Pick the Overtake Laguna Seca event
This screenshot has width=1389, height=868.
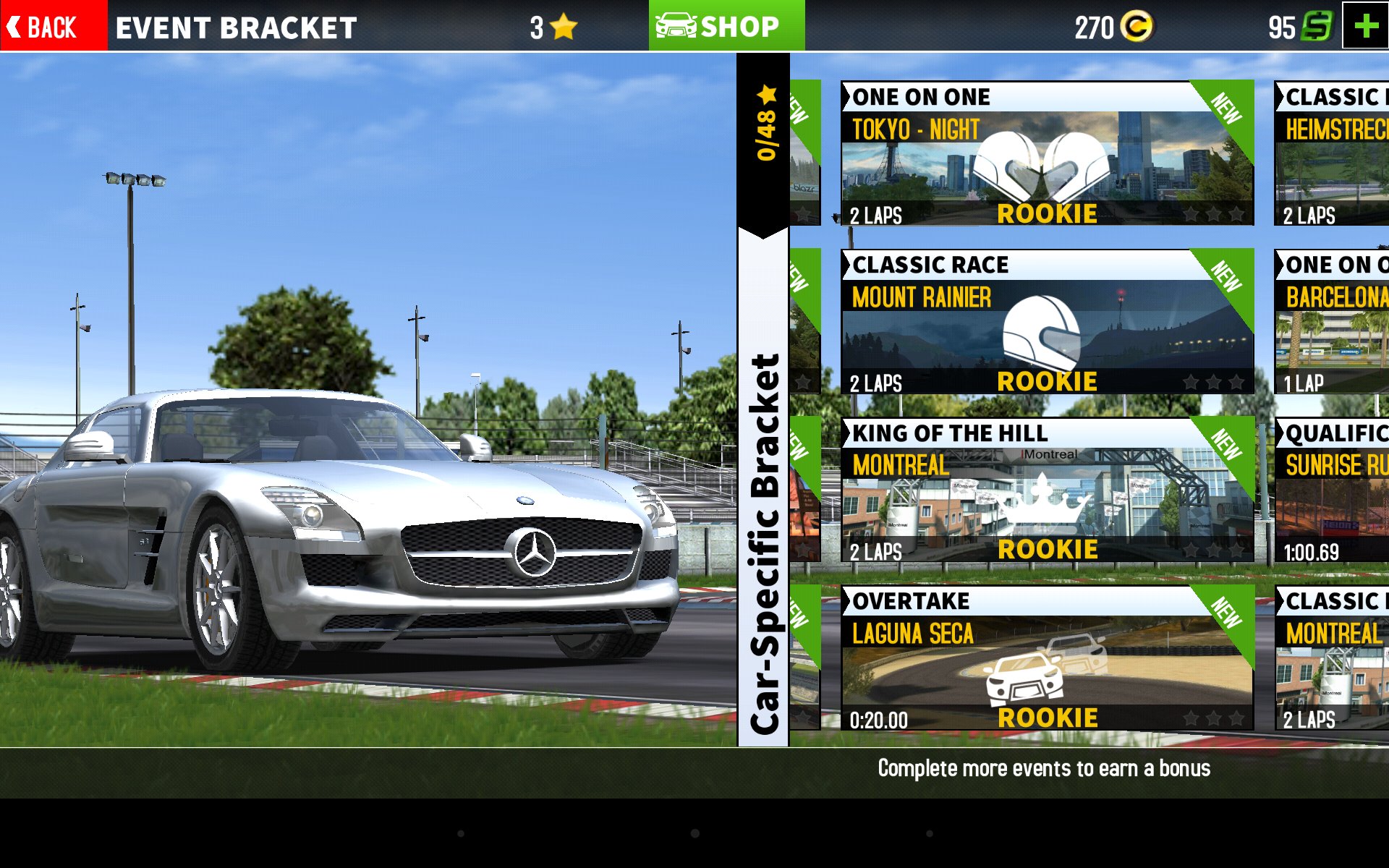point(1046,658)
